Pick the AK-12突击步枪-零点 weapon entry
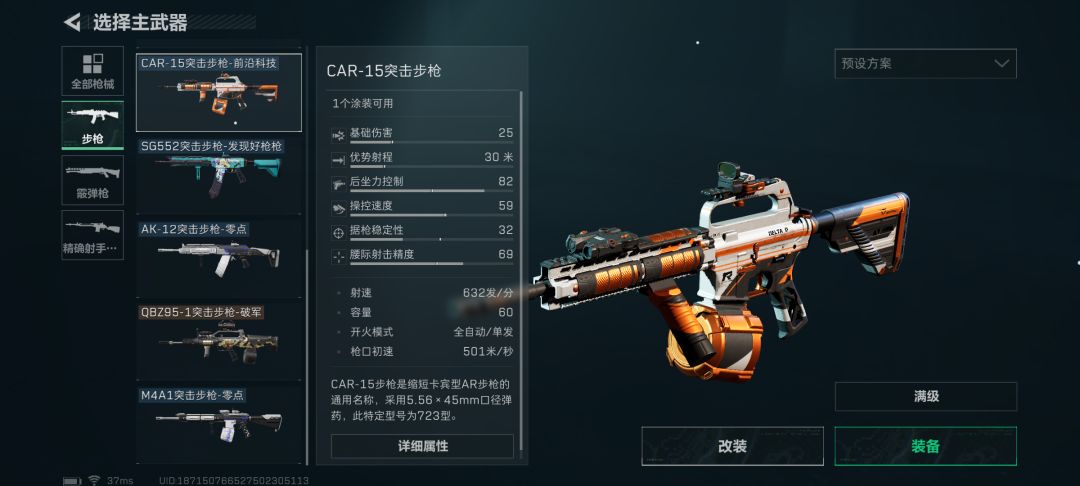 pyautogui.click(x=220, y=258)
